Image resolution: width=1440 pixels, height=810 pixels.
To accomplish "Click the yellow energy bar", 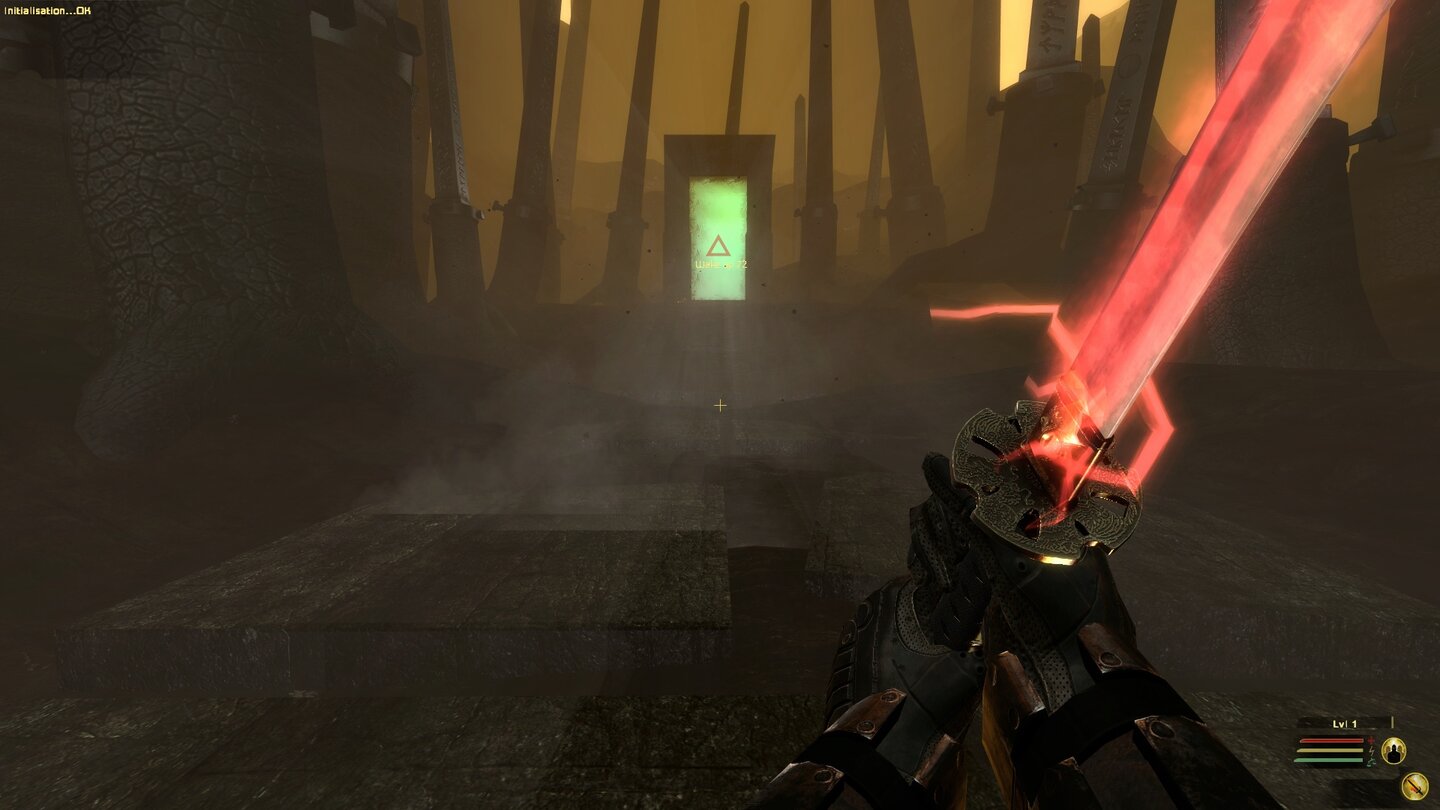I will pos(1330,750).
